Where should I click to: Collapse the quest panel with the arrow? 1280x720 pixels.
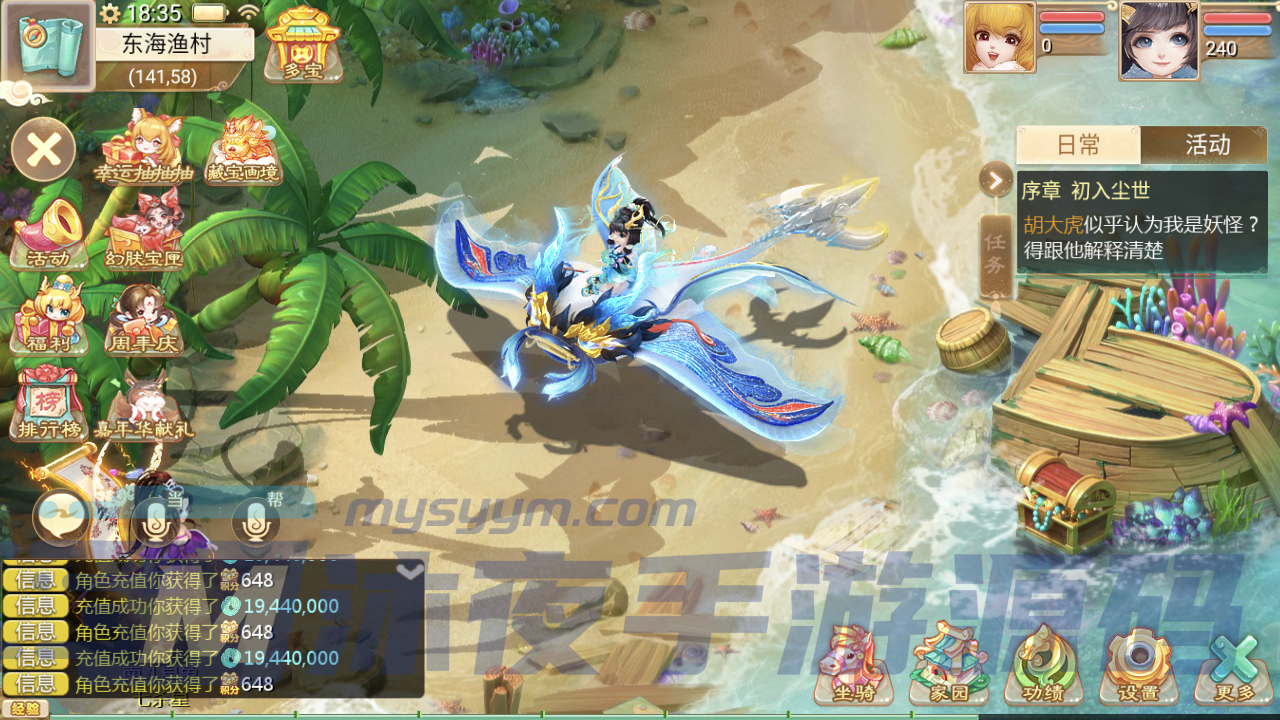995,180
